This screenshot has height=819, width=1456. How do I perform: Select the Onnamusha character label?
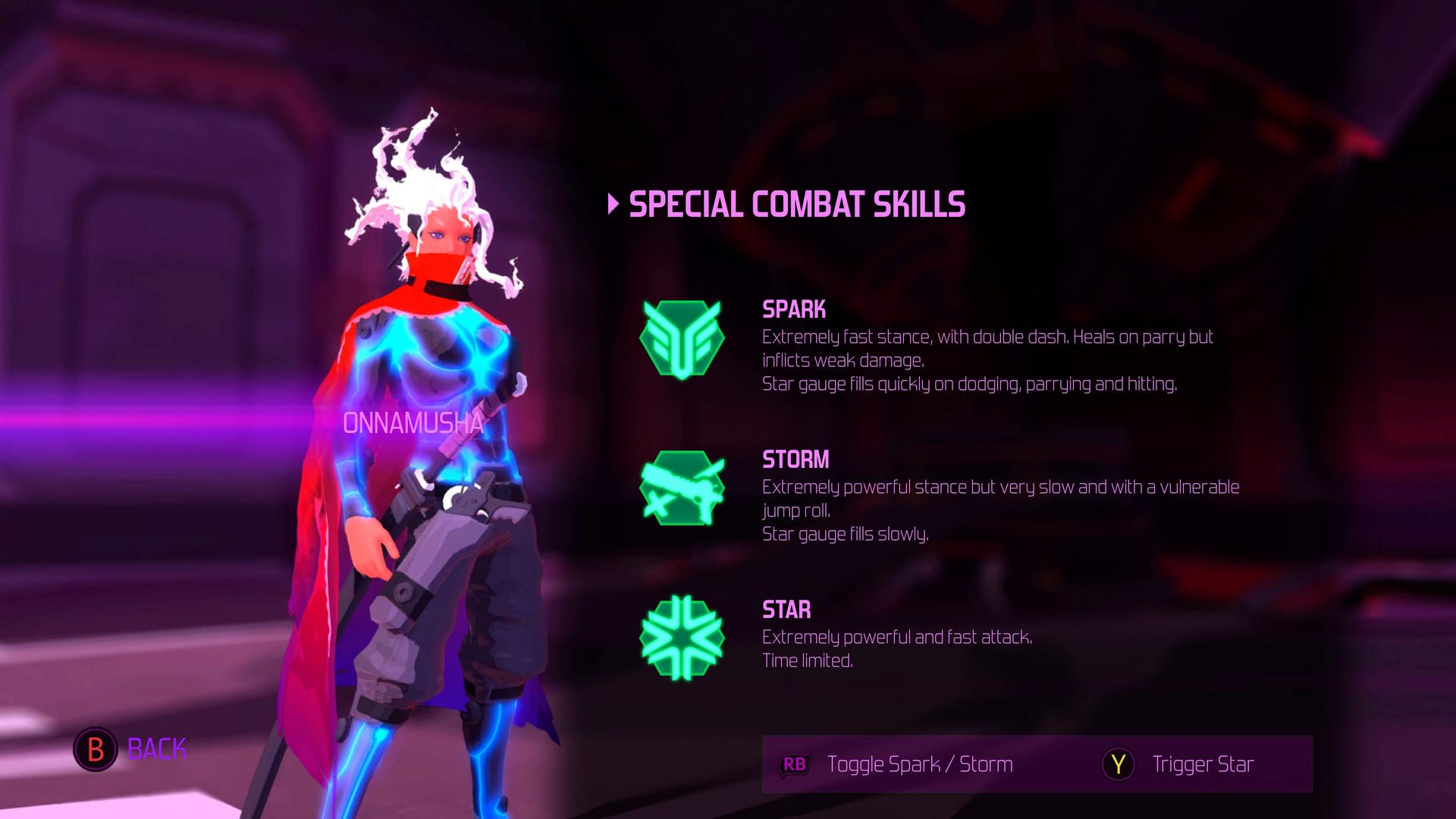tap(414, 425)
